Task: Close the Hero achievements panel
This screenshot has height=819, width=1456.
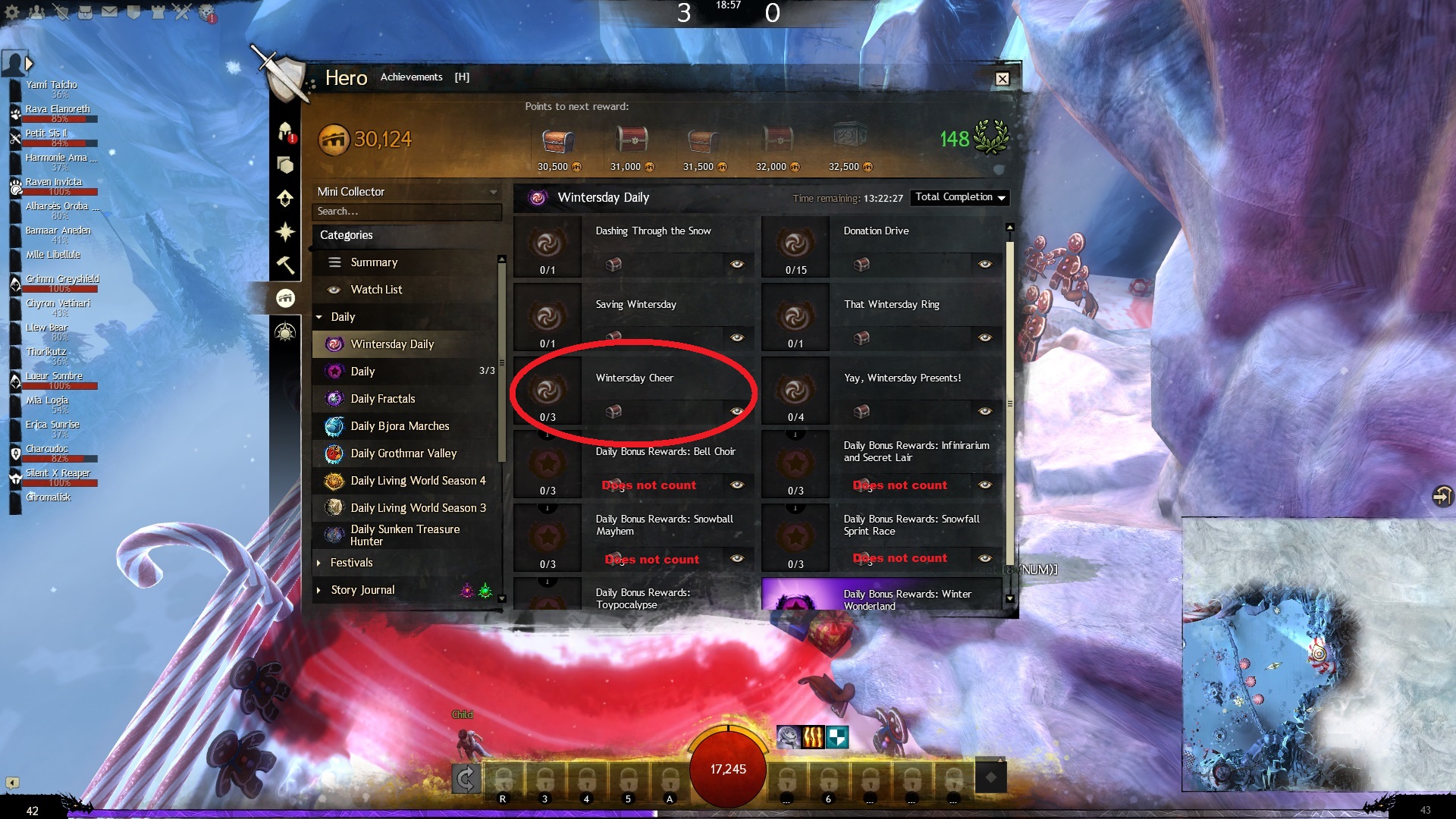Action: 1002,79
